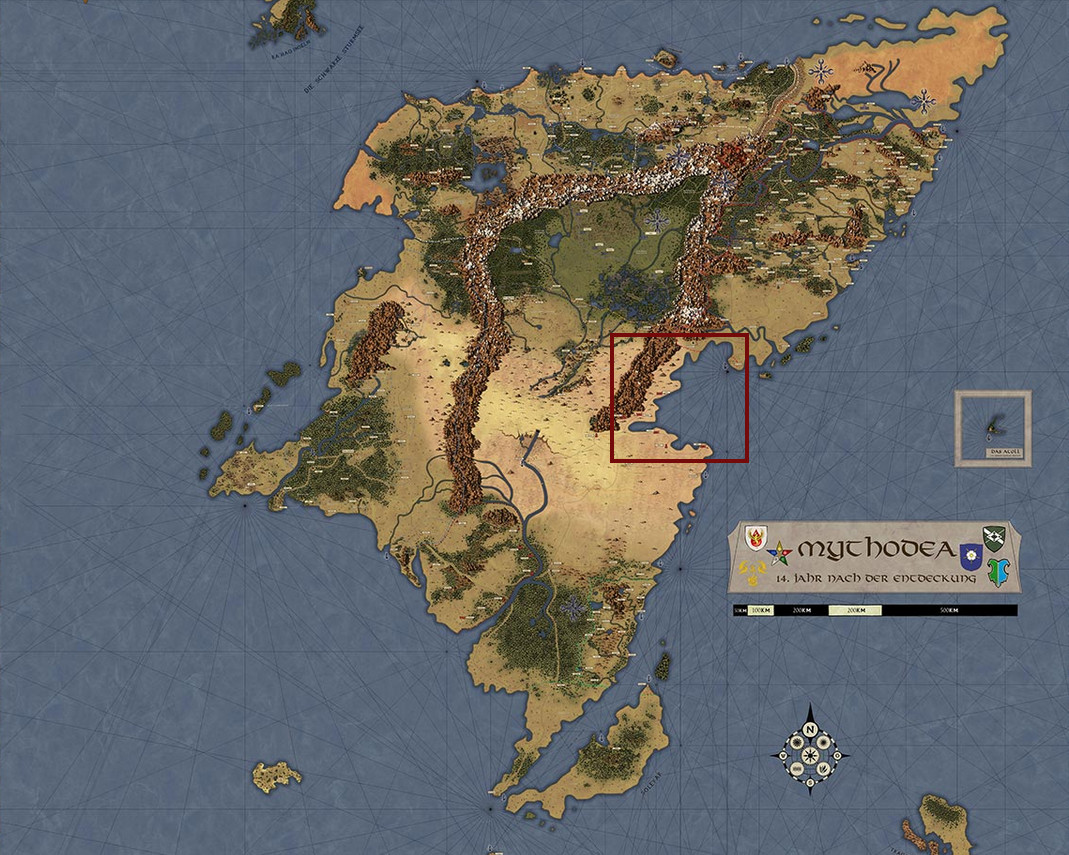Screen dimensions: 1069x855
Task: Select the green and blue crest
Action: pyautogui.click(x=996, y=572)
